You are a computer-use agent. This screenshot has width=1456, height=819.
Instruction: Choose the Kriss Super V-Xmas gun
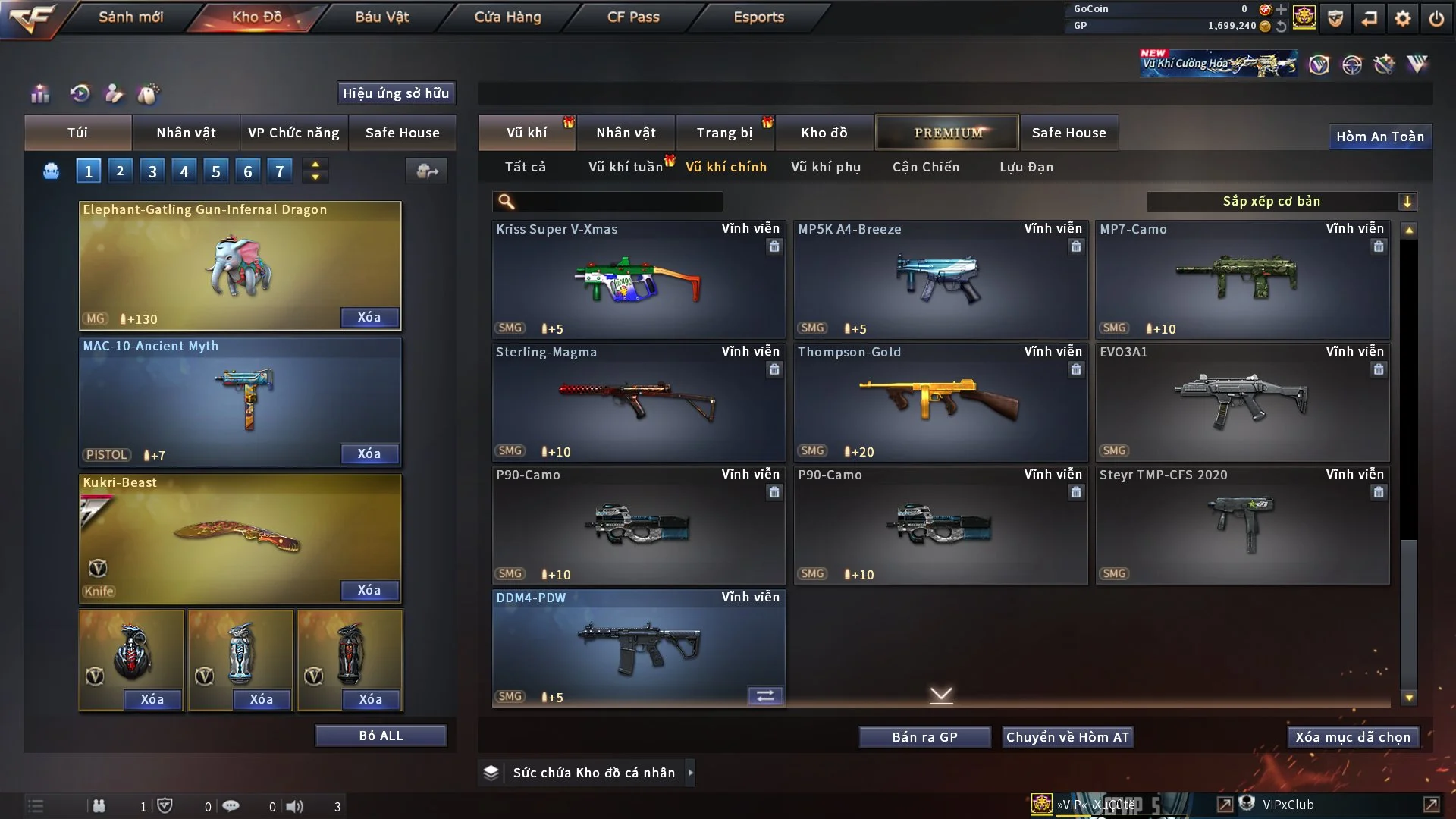click(638, 279)
